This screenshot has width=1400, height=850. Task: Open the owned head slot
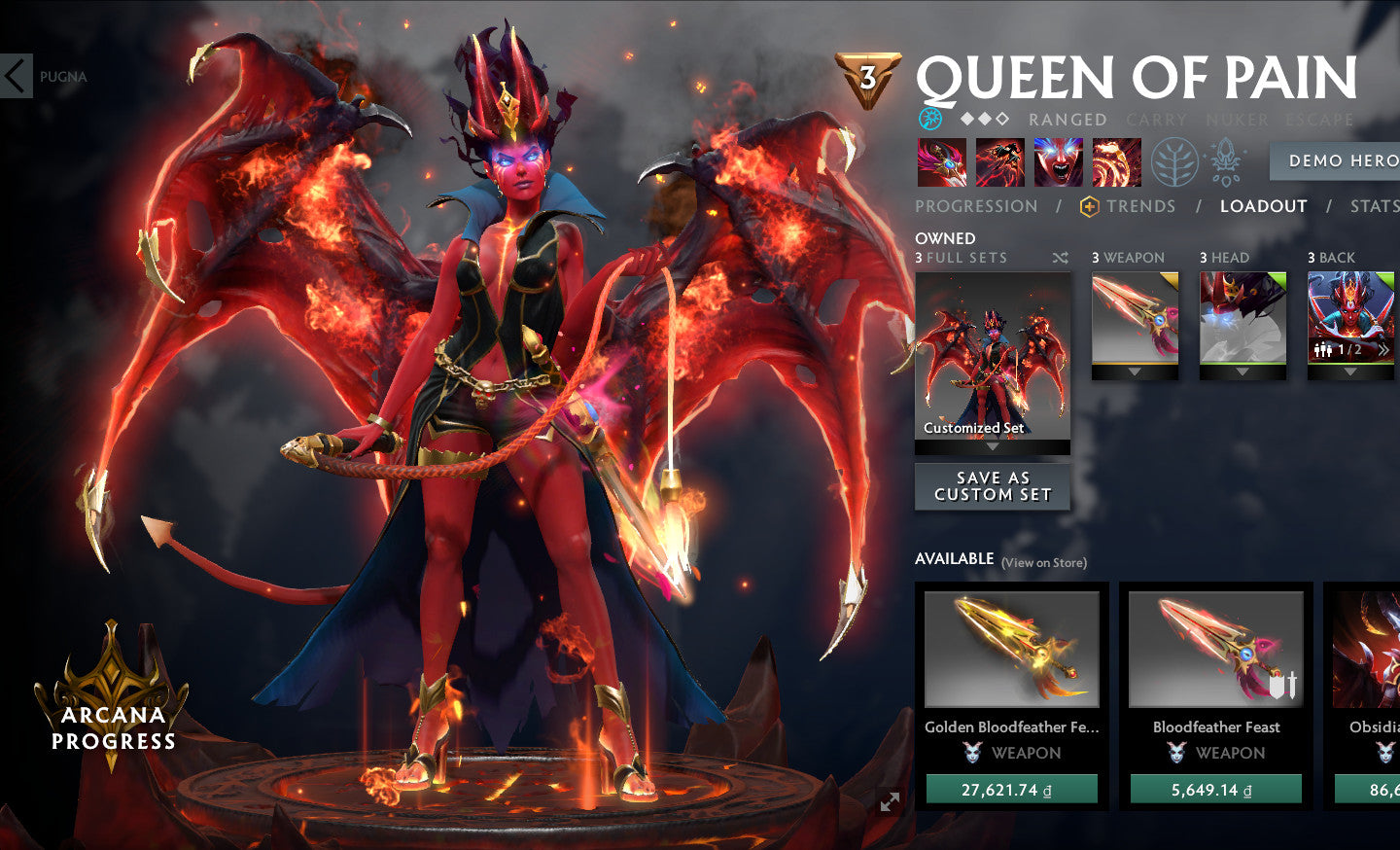click(1242, 319)
